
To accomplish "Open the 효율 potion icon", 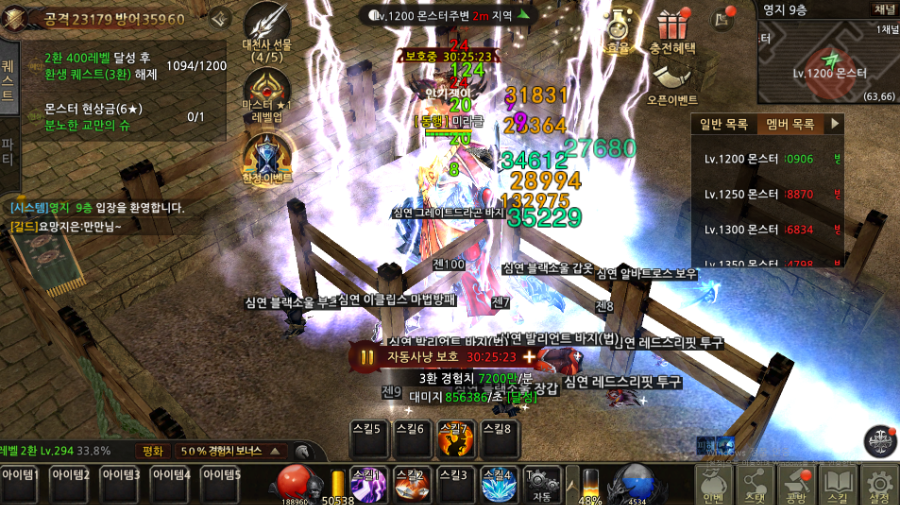I will click(618, 28).
